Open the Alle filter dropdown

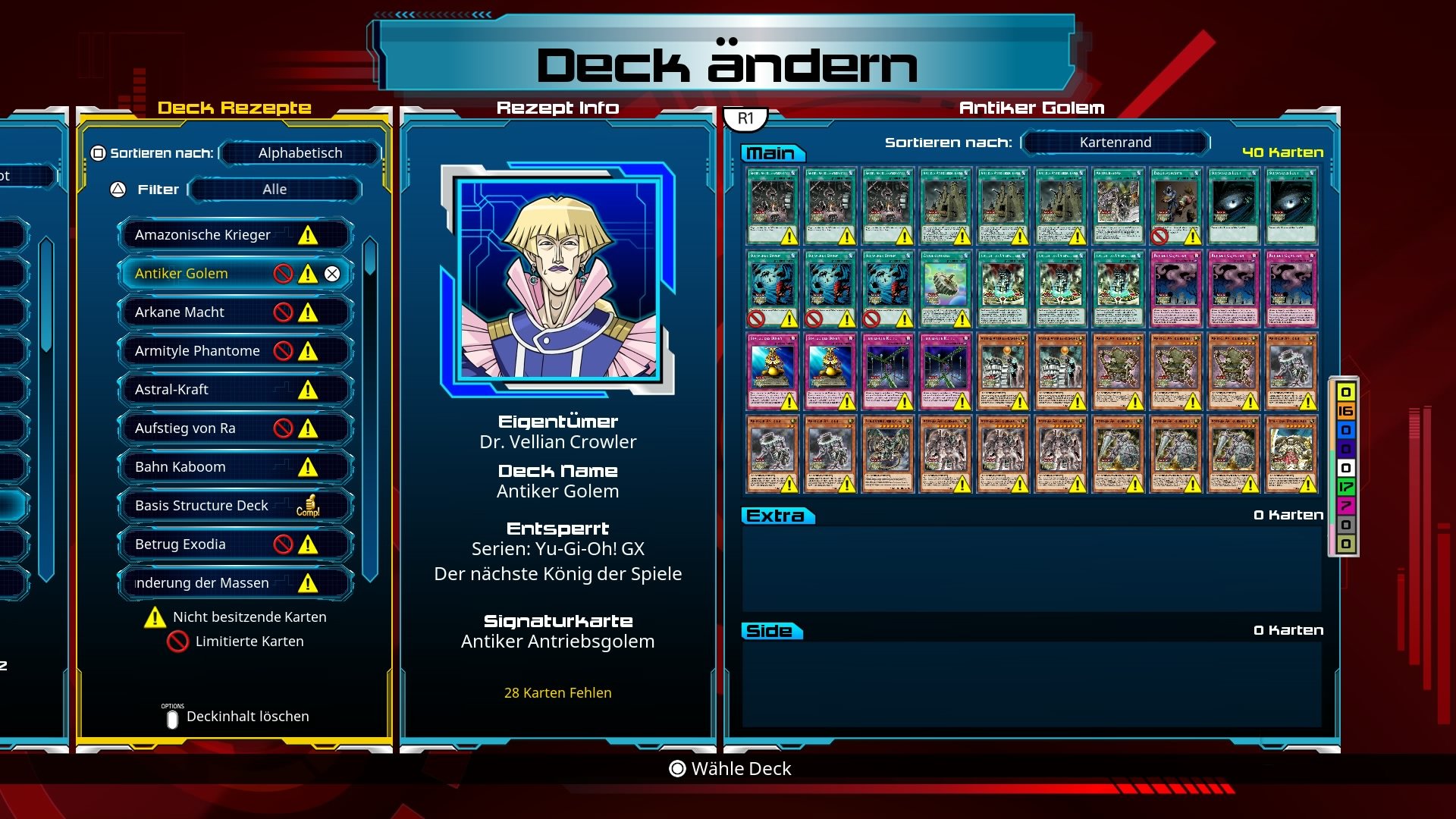click(275, 189)
